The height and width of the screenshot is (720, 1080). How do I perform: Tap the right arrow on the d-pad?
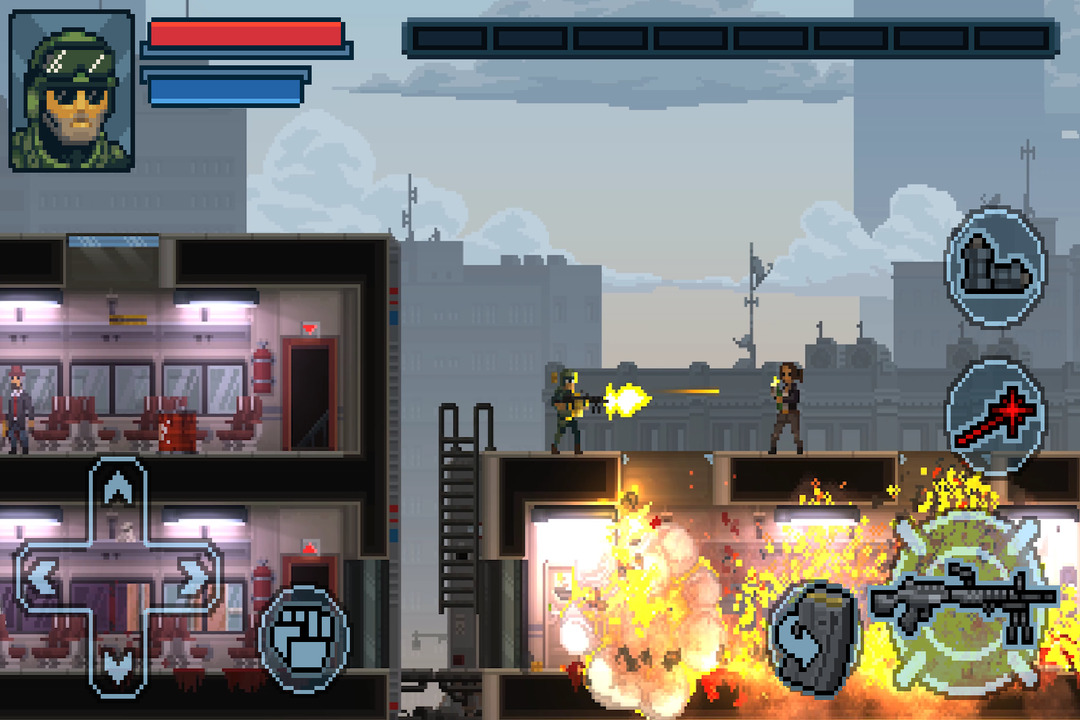(x=191, y=577)
